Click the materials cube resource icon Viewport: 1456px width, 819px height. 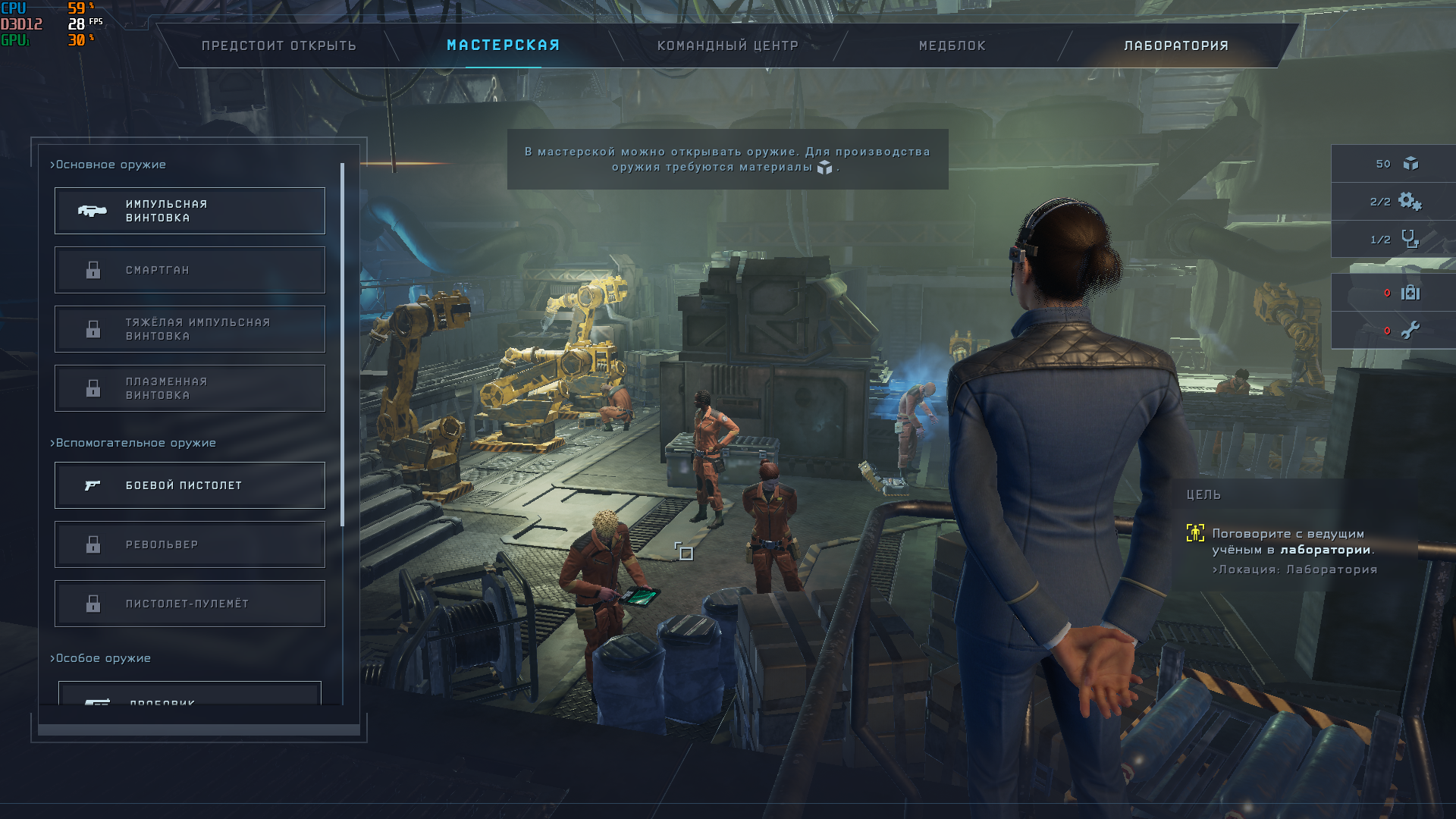1410,164
